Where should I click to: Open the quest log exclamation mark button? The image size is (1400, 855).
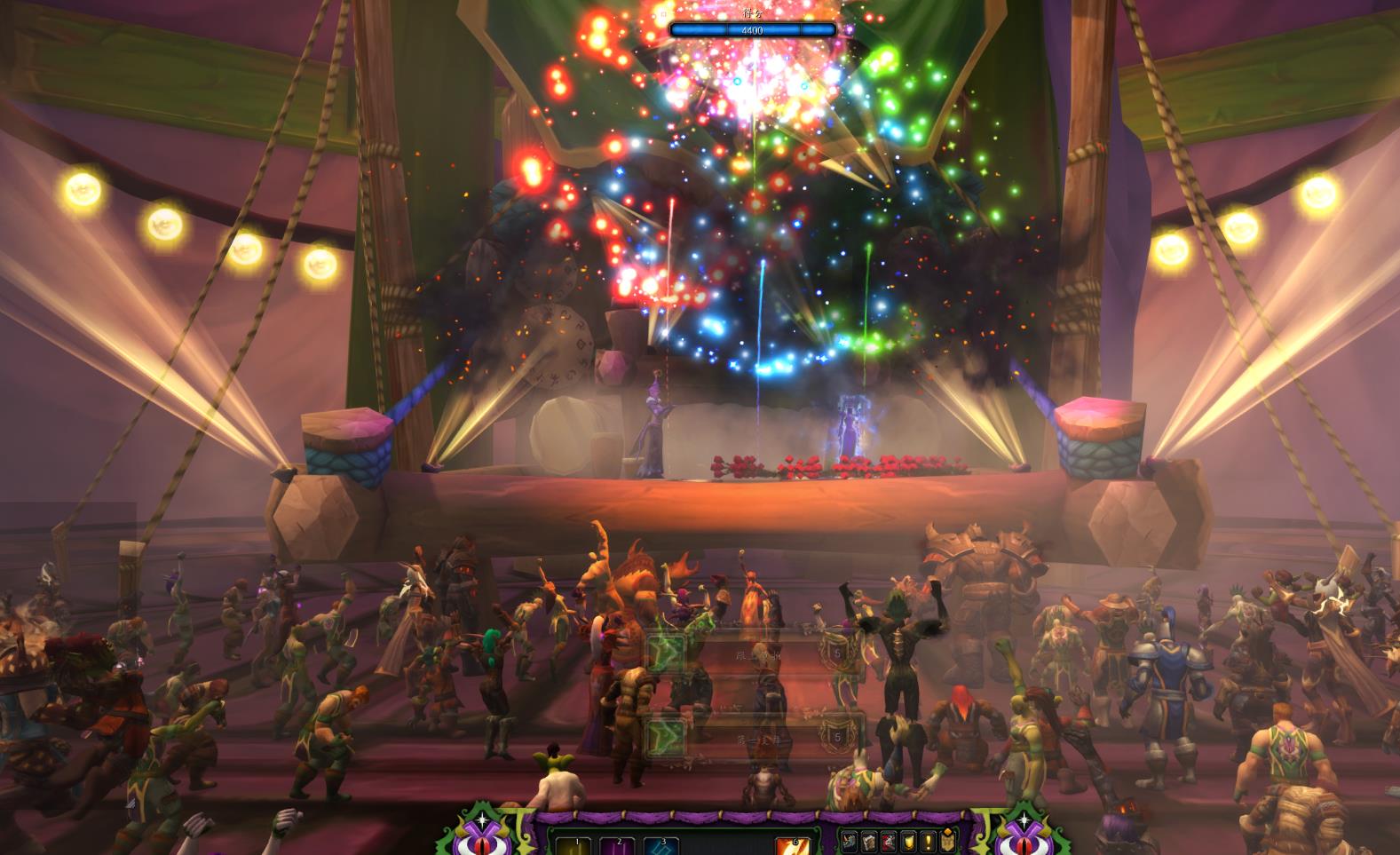coord(928,841)
